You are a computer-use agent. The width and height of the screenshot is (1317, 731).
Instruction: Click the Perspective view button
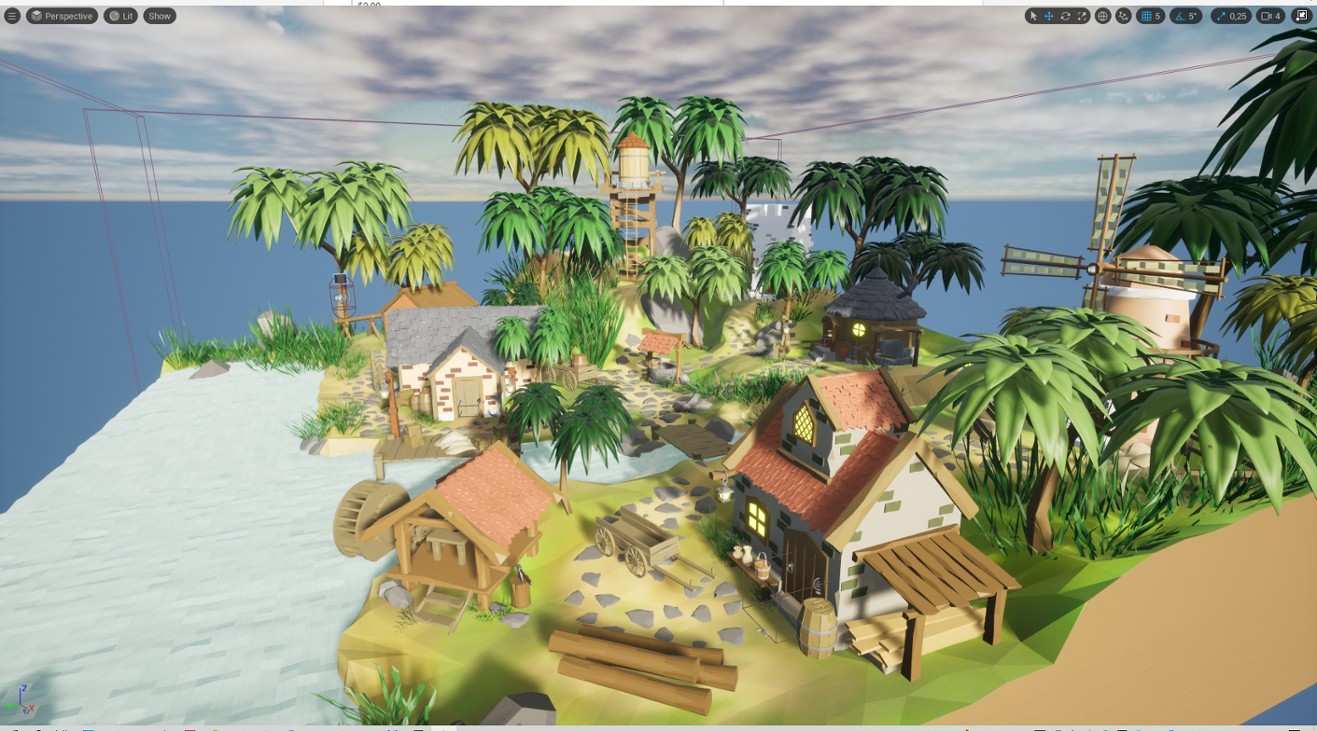pyautogui.click(x=65, y=15)
